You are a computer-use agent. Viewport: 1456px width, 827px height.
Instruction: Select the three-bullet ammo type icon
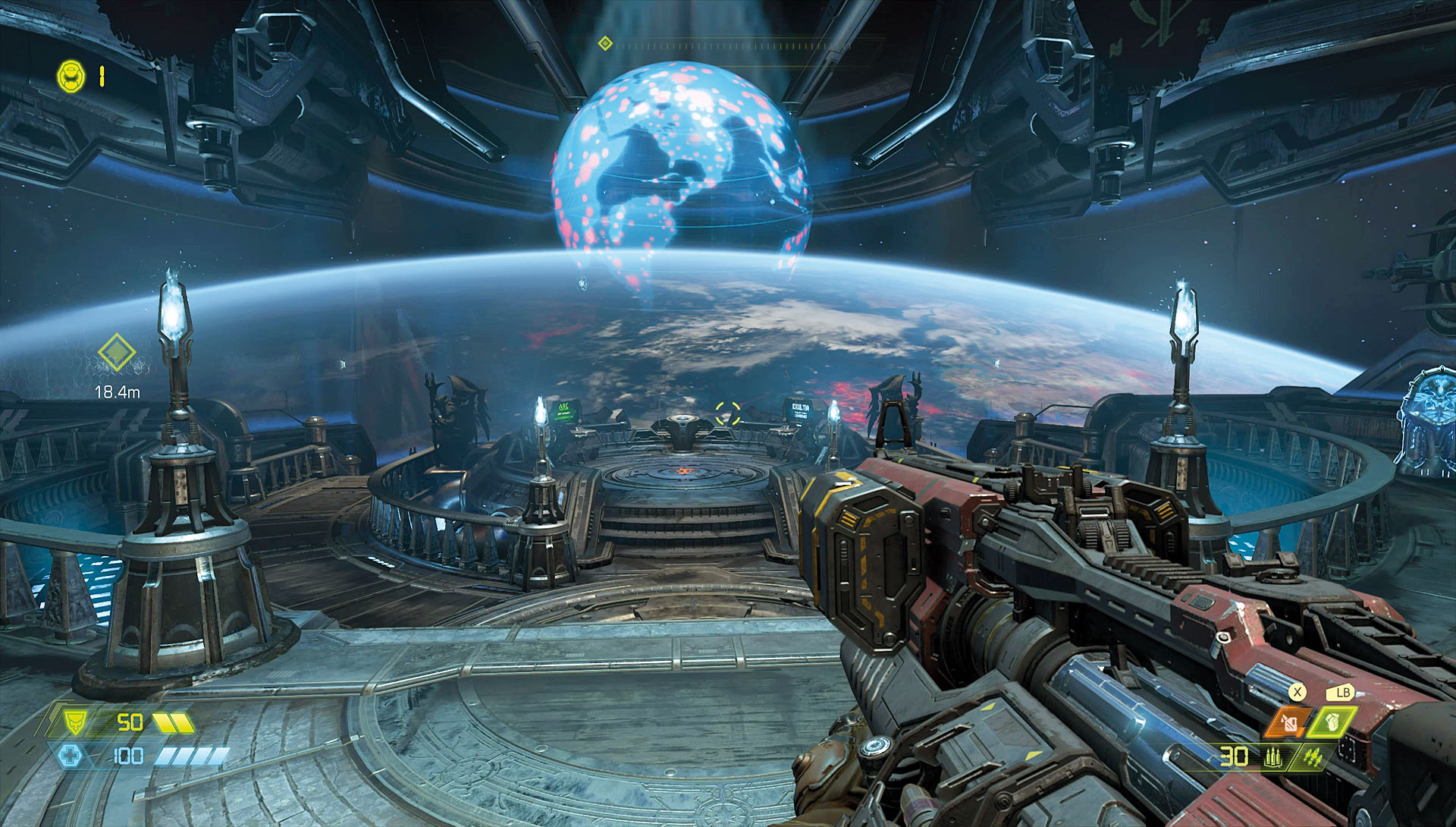(1273, 756)
